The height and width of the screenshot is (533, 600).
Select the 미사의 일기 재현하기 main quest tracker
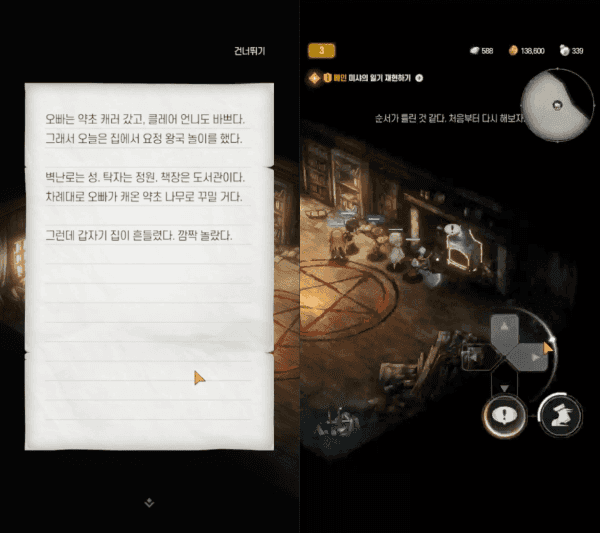[371, 77]
